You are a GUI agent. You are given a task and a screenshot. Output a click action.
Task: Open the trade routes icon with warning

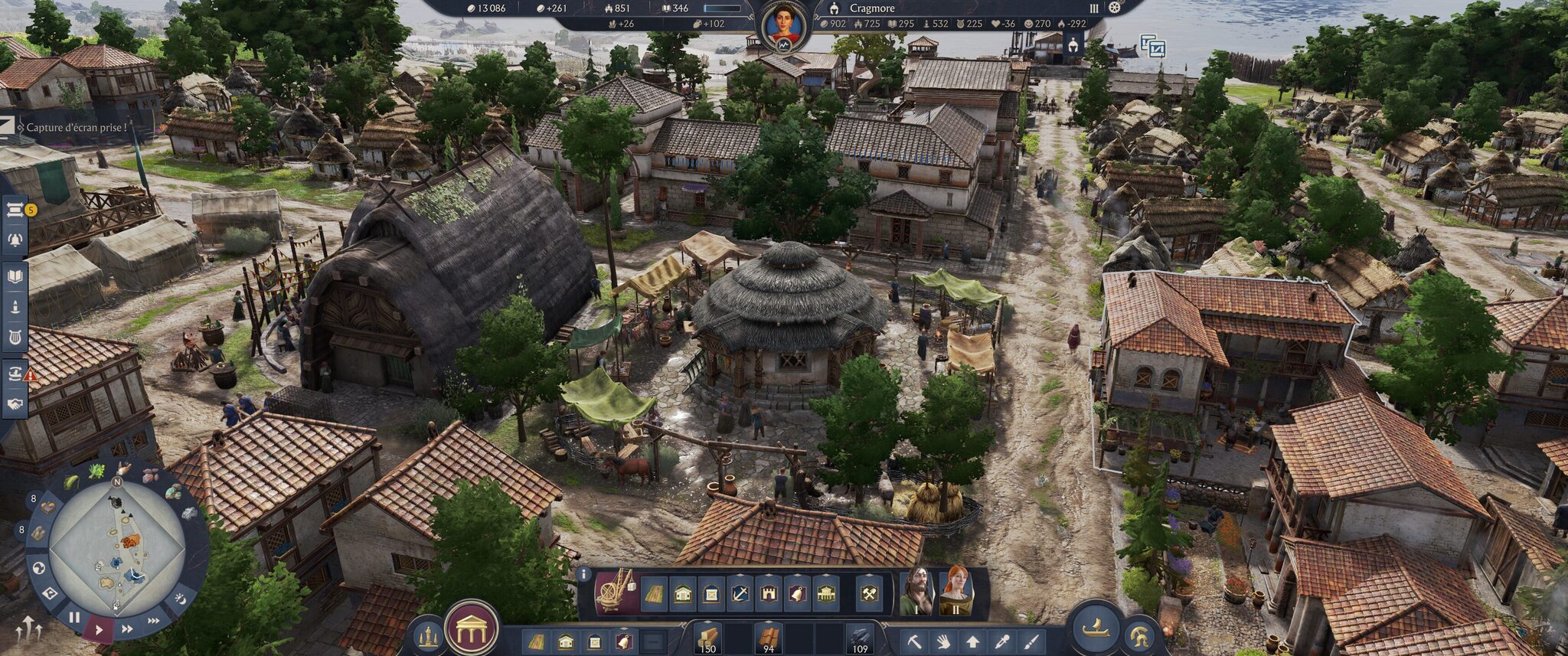click(x=15, y=373)
